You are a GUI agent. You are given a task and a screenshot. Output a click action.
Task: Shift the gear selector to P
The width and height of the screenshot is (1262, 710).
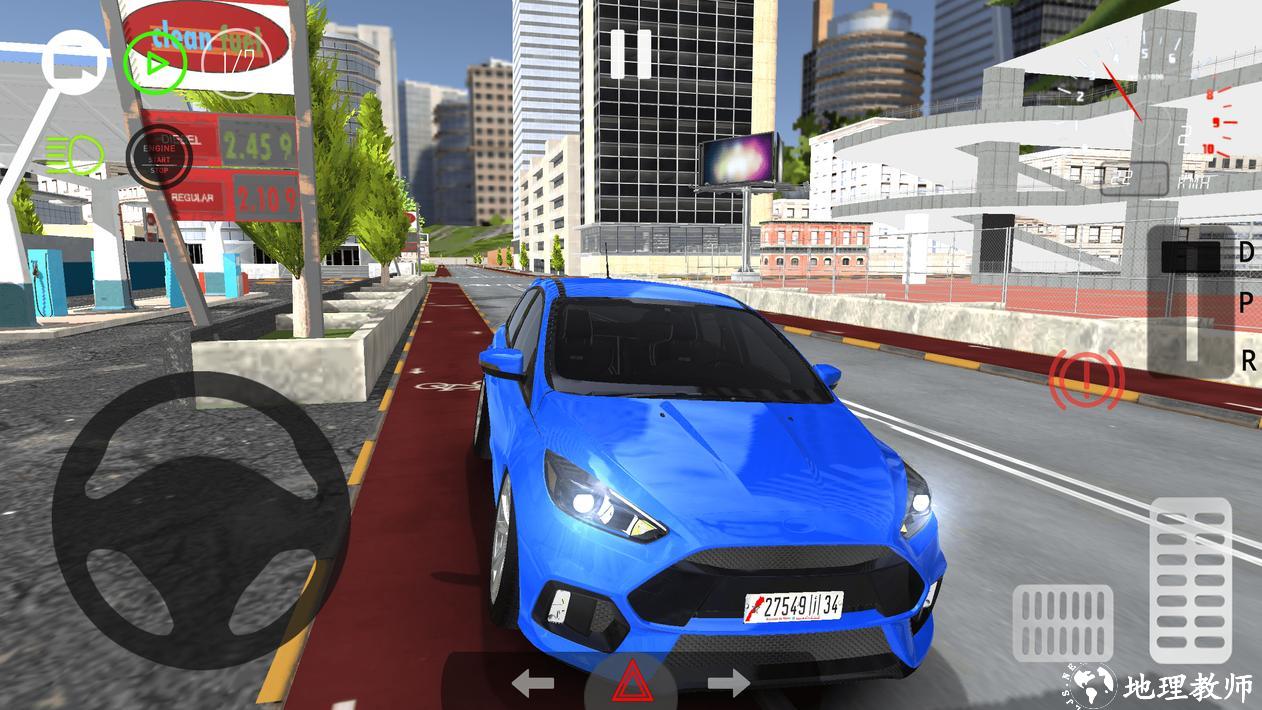pyautogui.click(x=1246, y=304)
